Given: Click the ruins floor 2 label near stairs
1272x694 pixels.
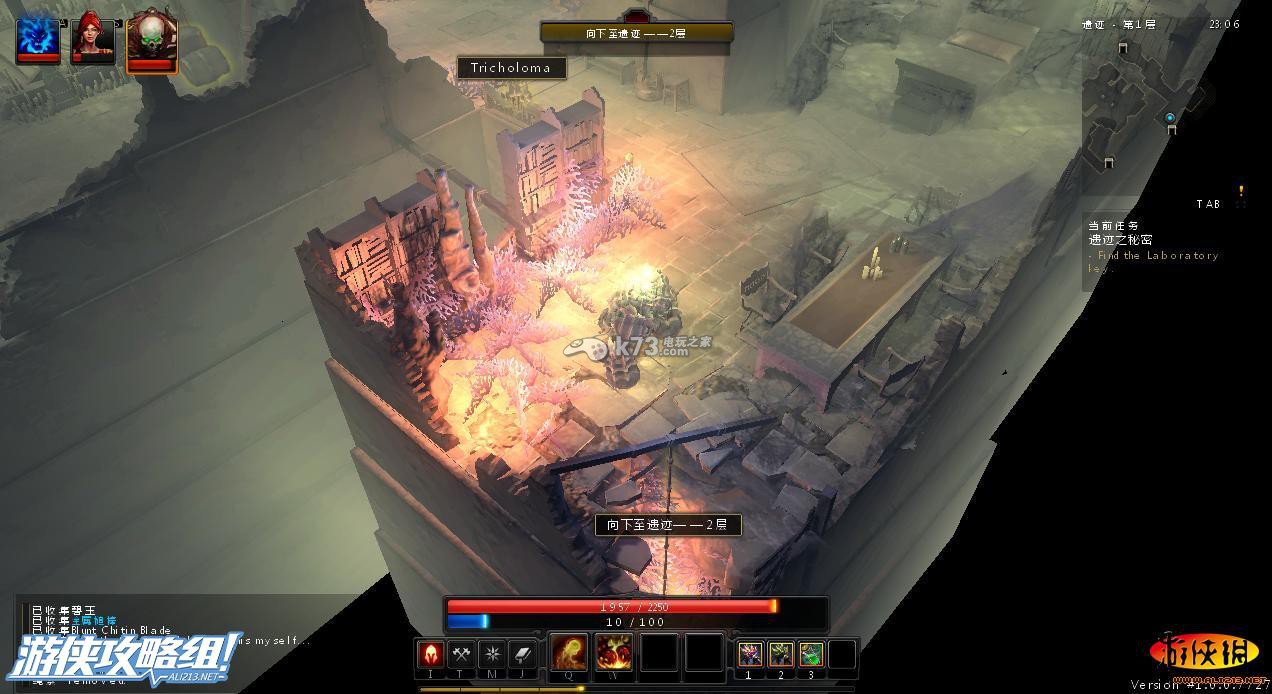Looking at the screenshot, I should (668, 525).
